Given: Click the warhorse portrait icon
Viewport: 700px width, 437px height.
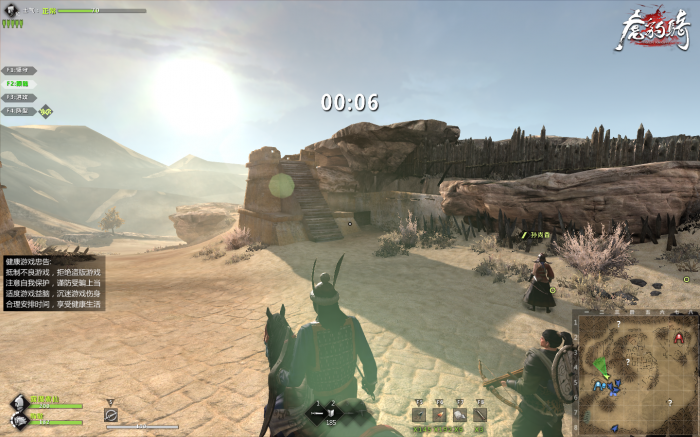Looking at the screenshot, I should (19, 419).
